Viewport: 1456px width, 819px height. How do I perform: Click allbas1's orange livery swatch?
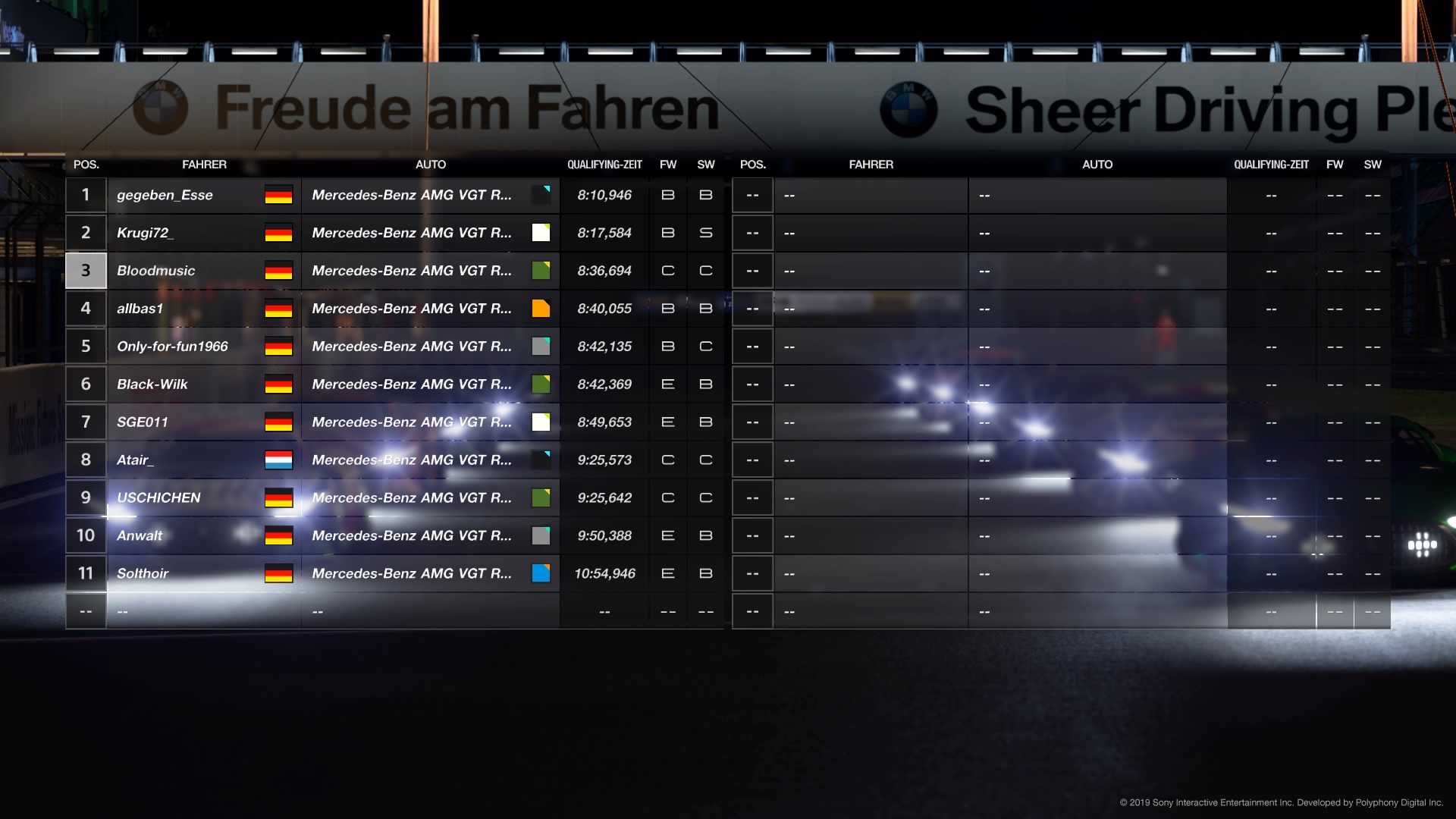tap(541, 308)
